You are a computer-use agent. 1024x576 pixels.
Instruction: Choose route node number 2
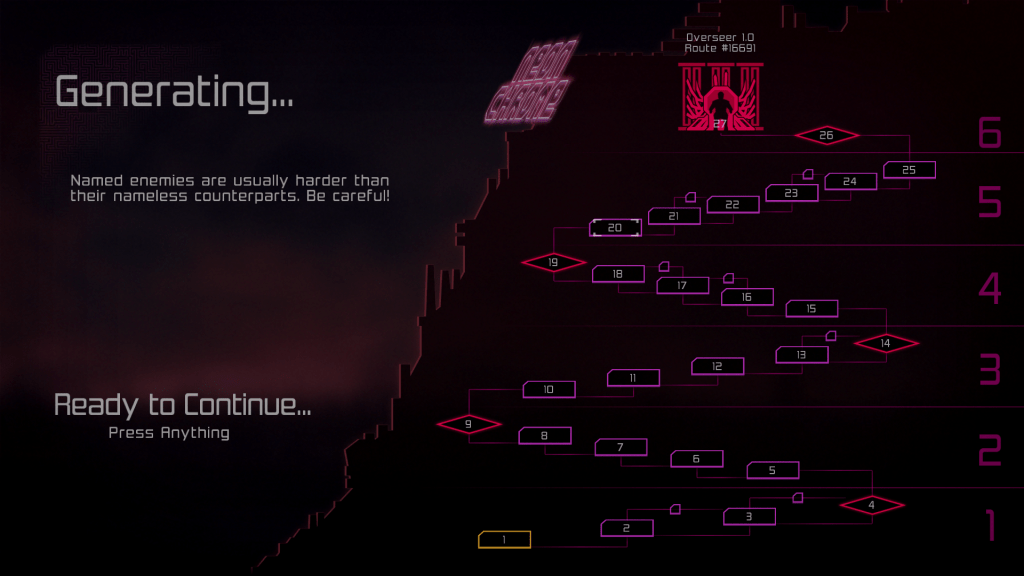pyautogui.click(x=626, y=528)
